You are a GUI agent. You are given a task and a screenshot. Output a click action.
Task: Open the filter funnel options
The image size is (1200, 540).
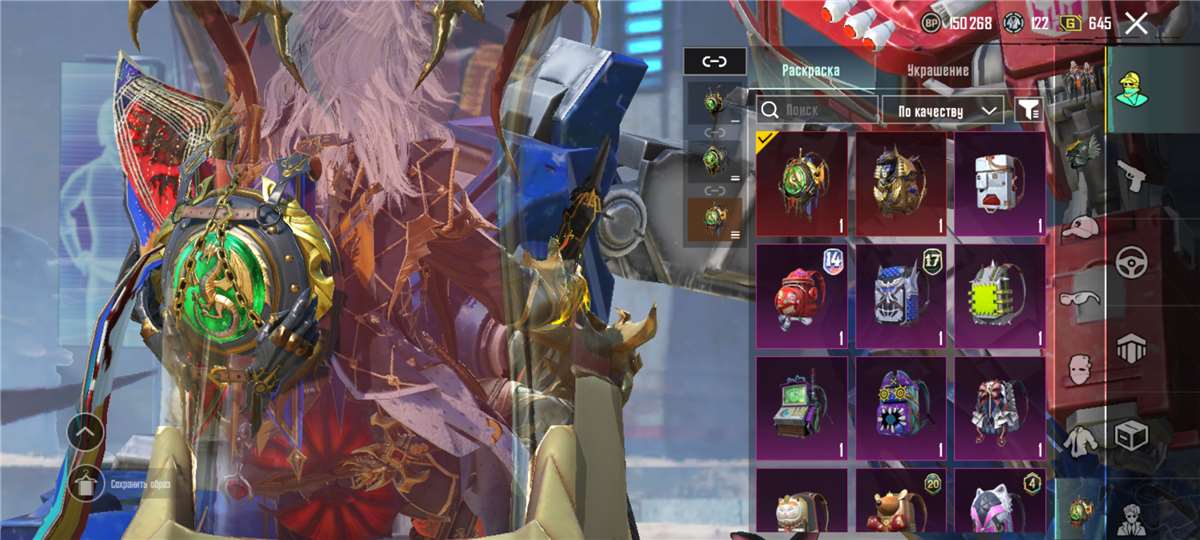point(1027,110)
